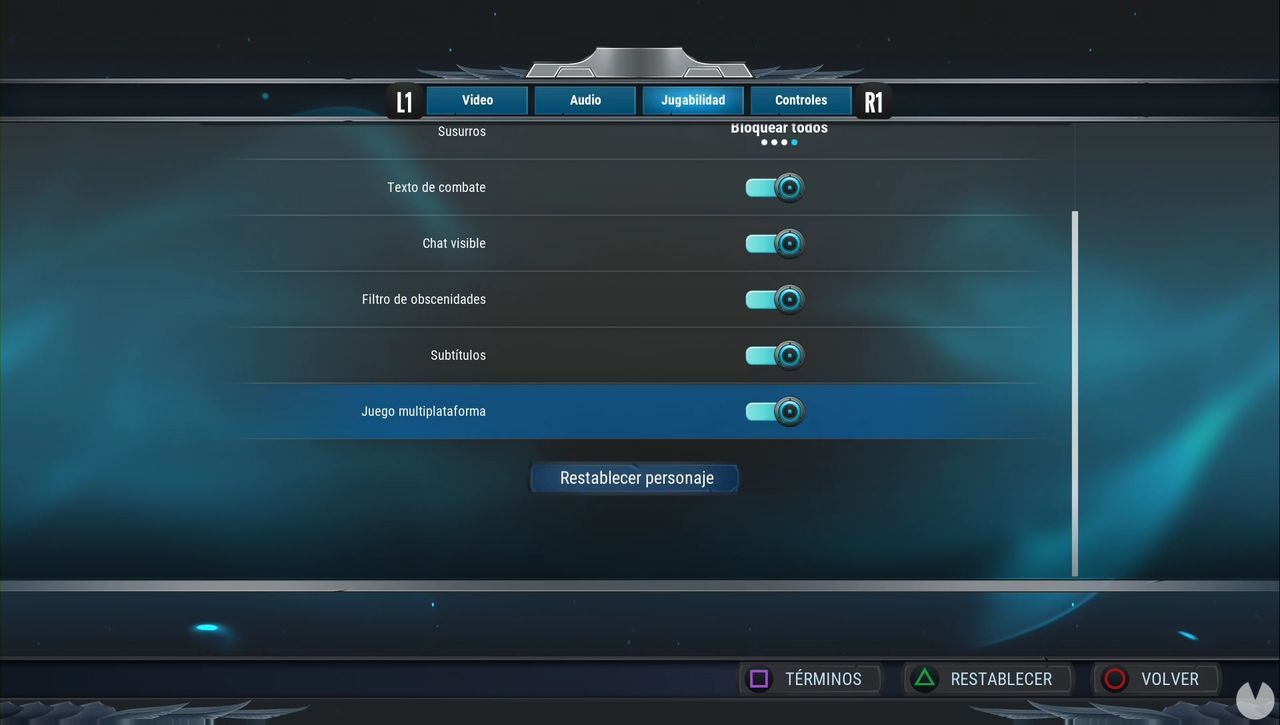Turn off the Filtro de obscenidades switch

pos(774,298)
